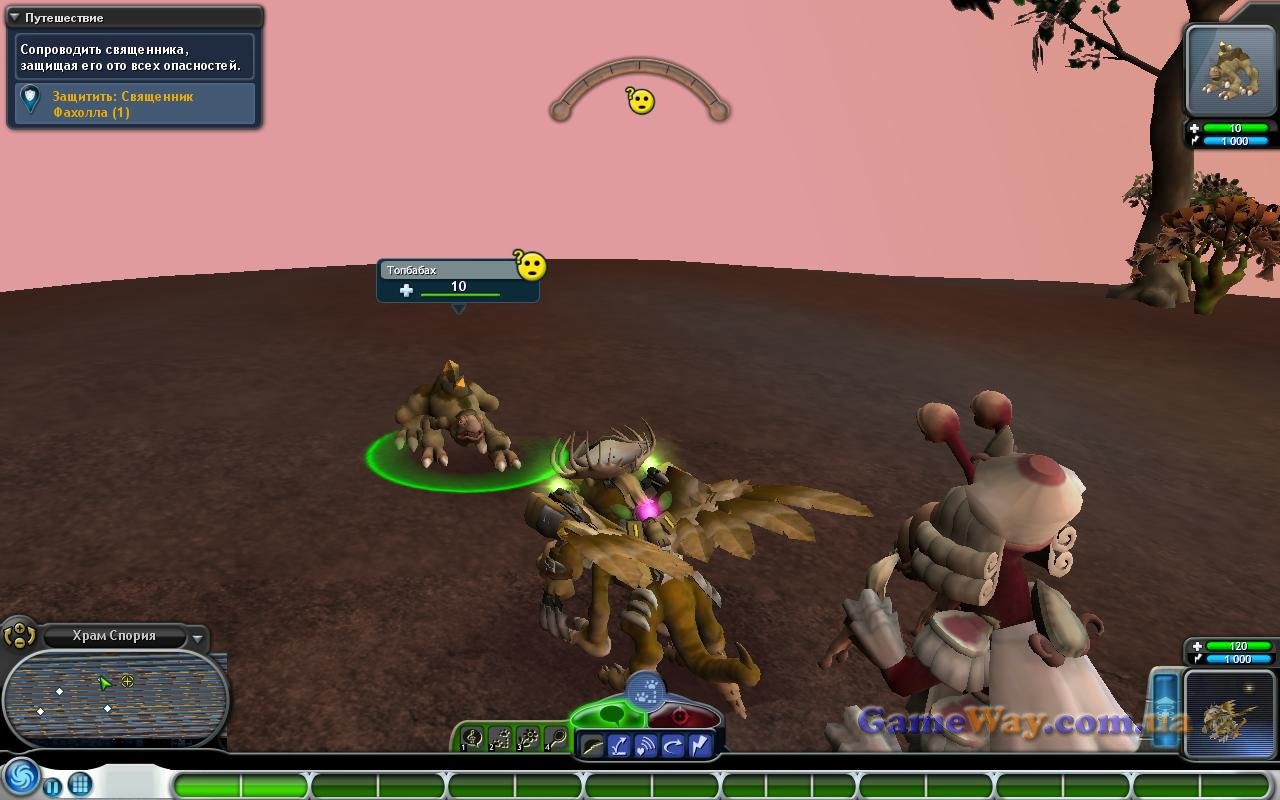Open the Толбабах creature nameplate

pos(458,280)
